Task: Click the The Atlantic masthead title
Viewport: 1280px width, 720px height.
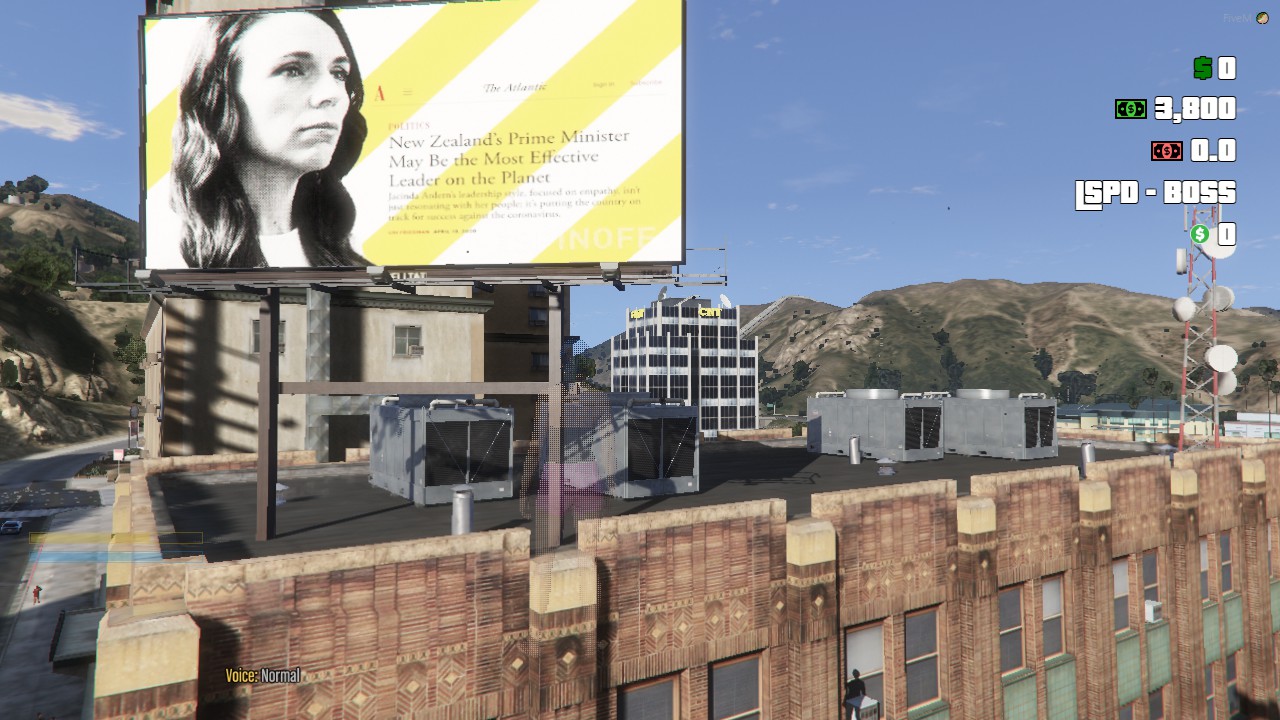Action: pyautogui.click(x=514, y=86)
